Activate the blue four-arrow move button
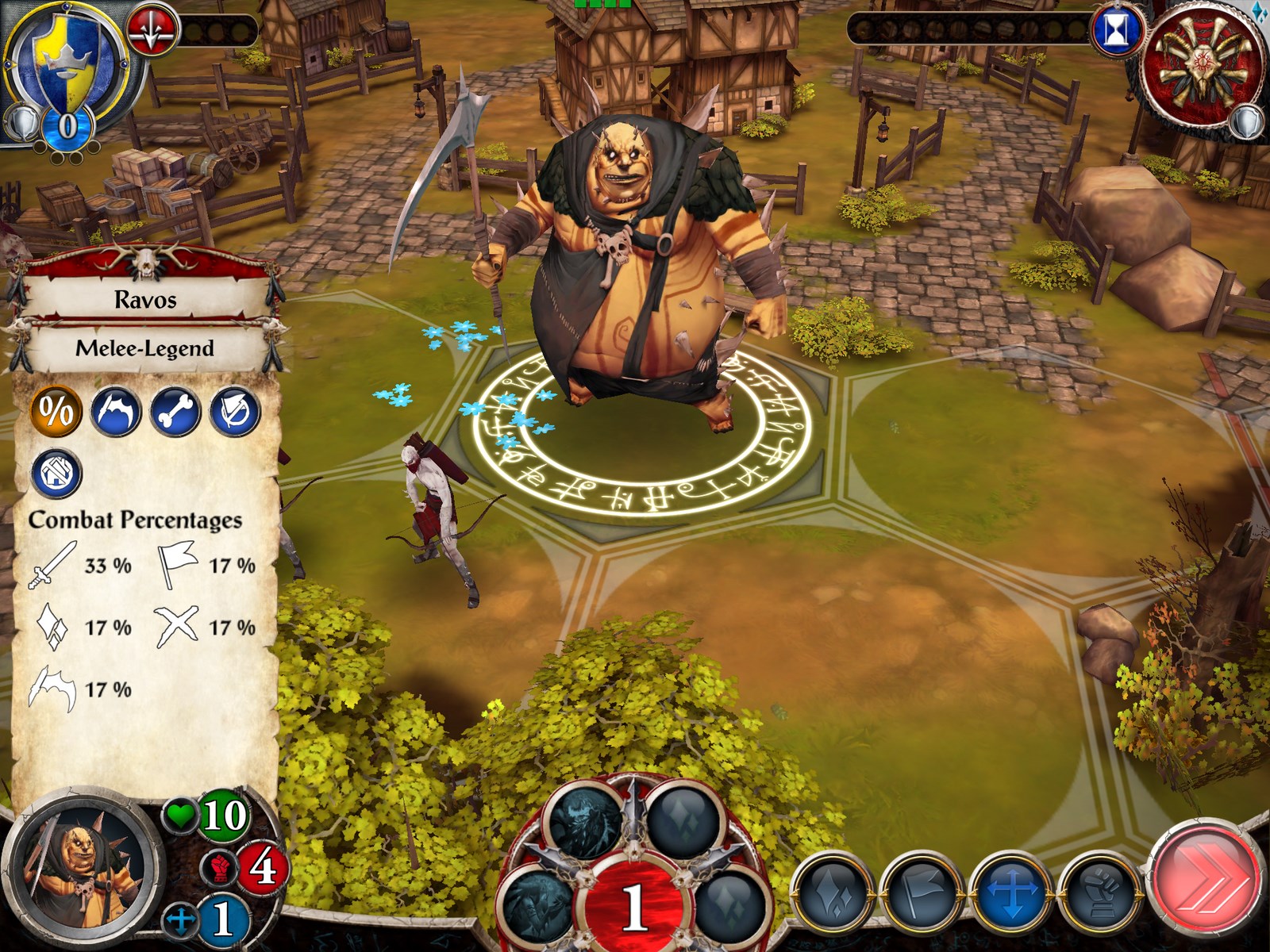This screenshot has width=1270, height=952. point(1012,892)
